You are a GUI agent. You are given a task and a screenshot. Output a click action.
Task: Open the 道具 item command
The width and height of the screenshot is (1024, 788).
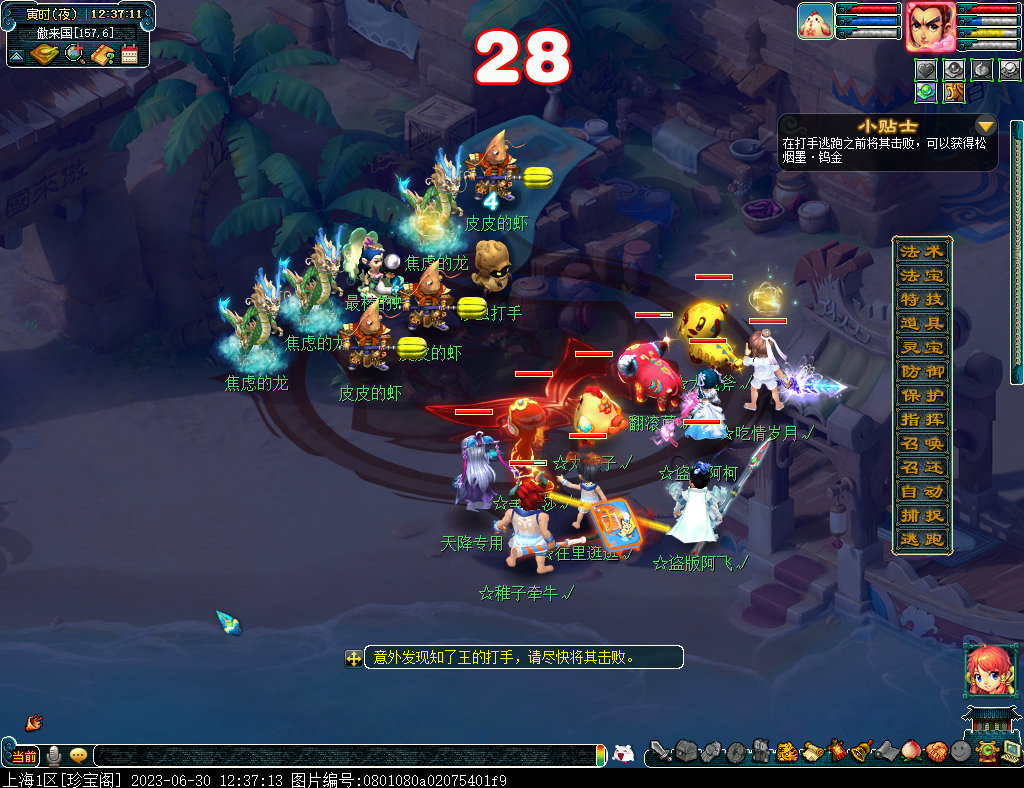point(921,323)
